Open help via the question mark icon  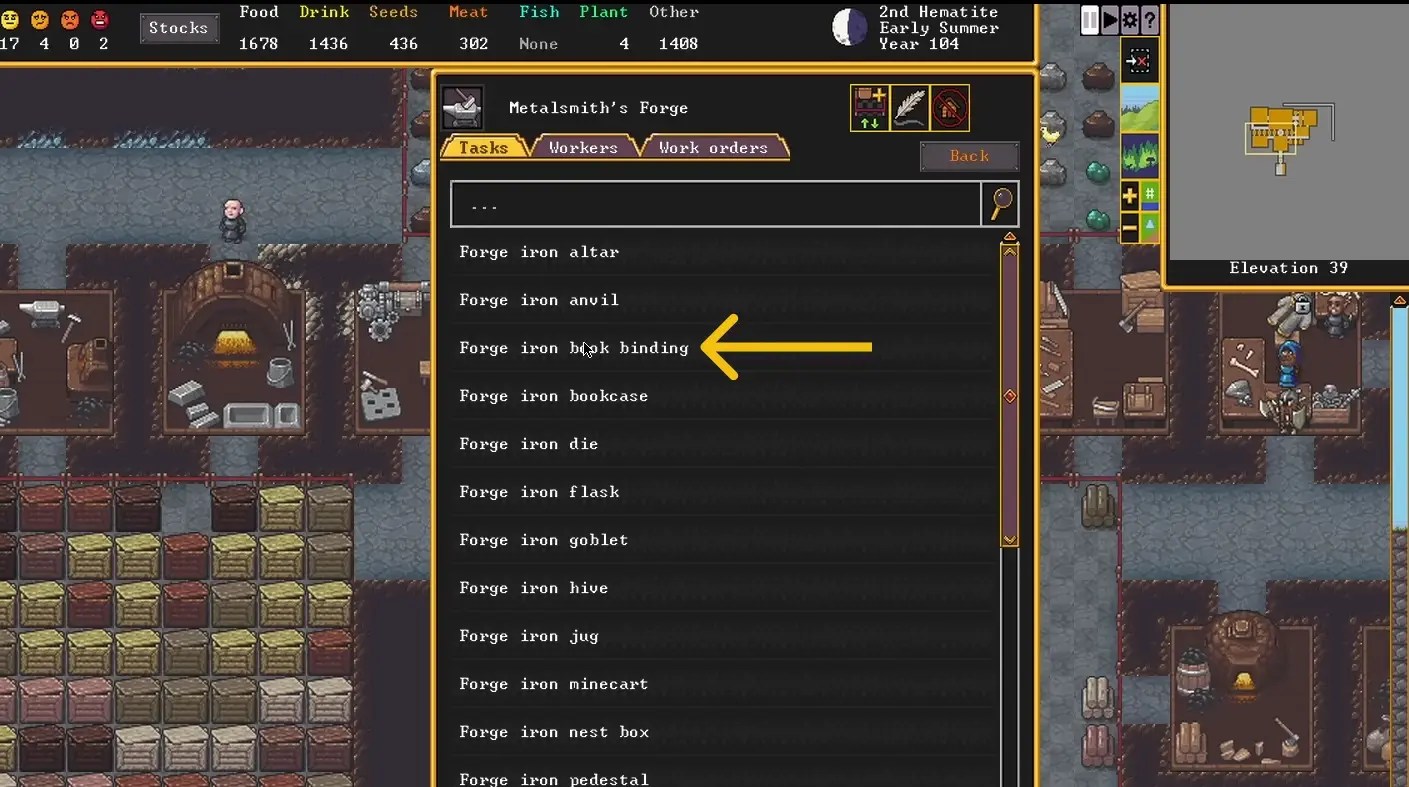click(1150, 19)
